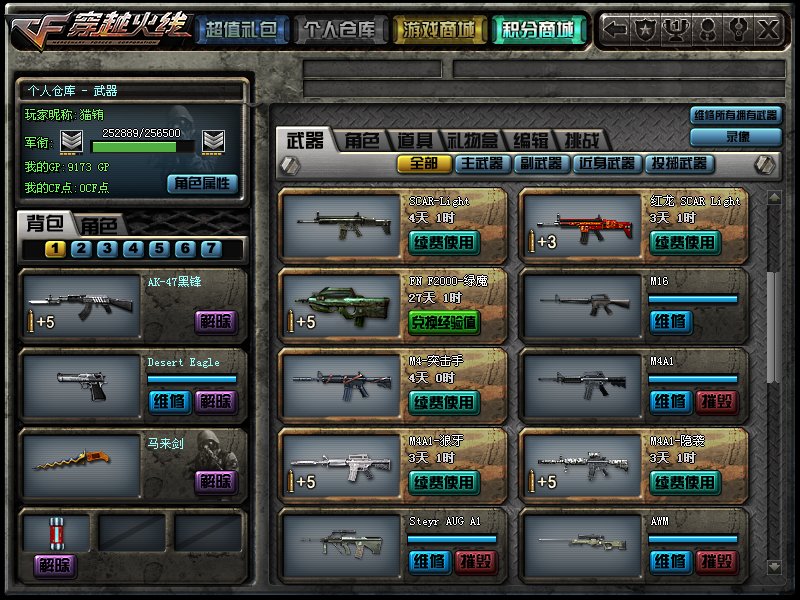Click 维修所有拥有武器 repair all weapons button
The width and height of the screenshot is (800, 600).
pyautogui.click(x=734, y=116)
